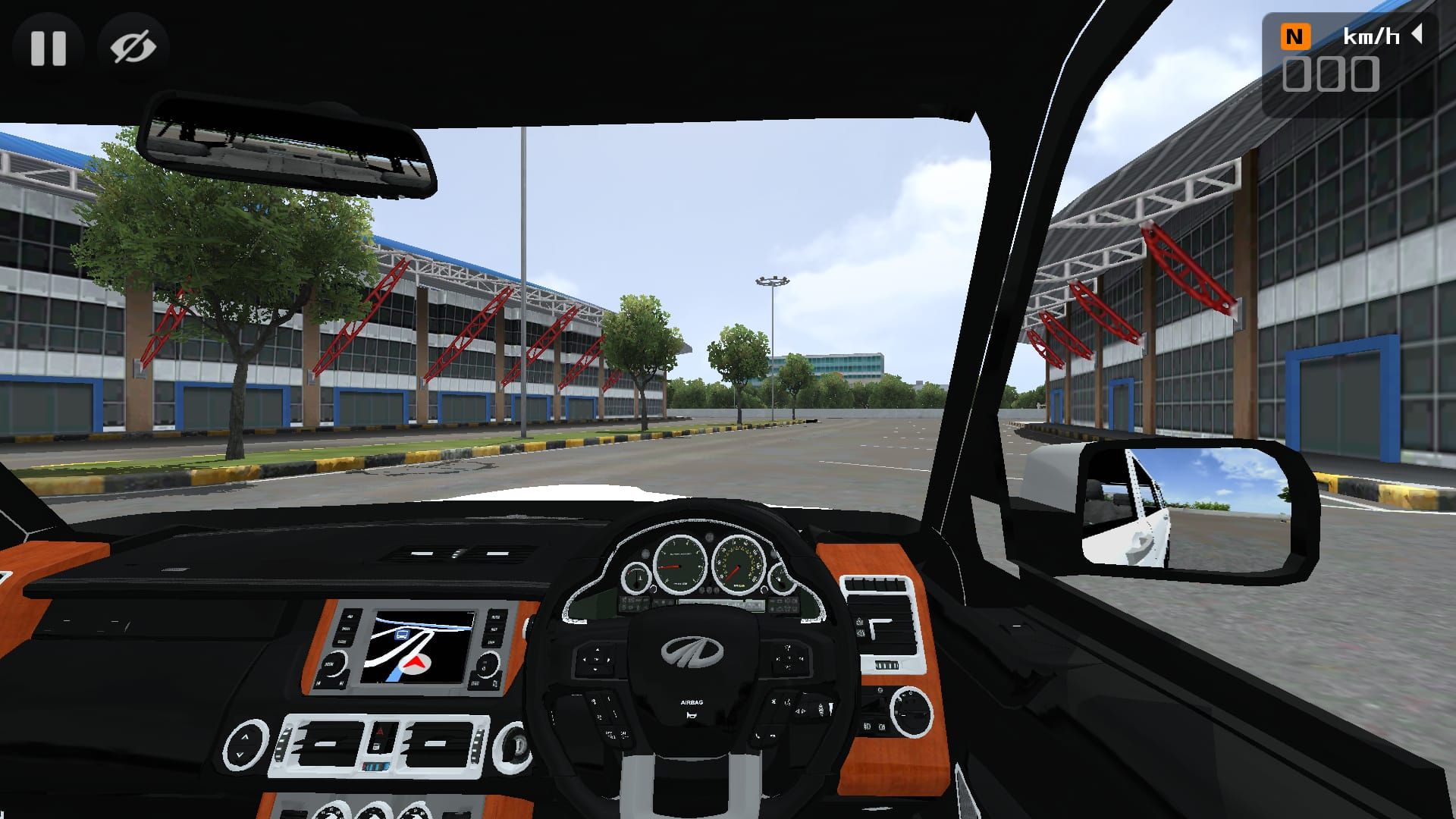Tap the orange N gear indicator
Image resolution: width=1456 pixels, height=819 pixels.
point(1295,36)
